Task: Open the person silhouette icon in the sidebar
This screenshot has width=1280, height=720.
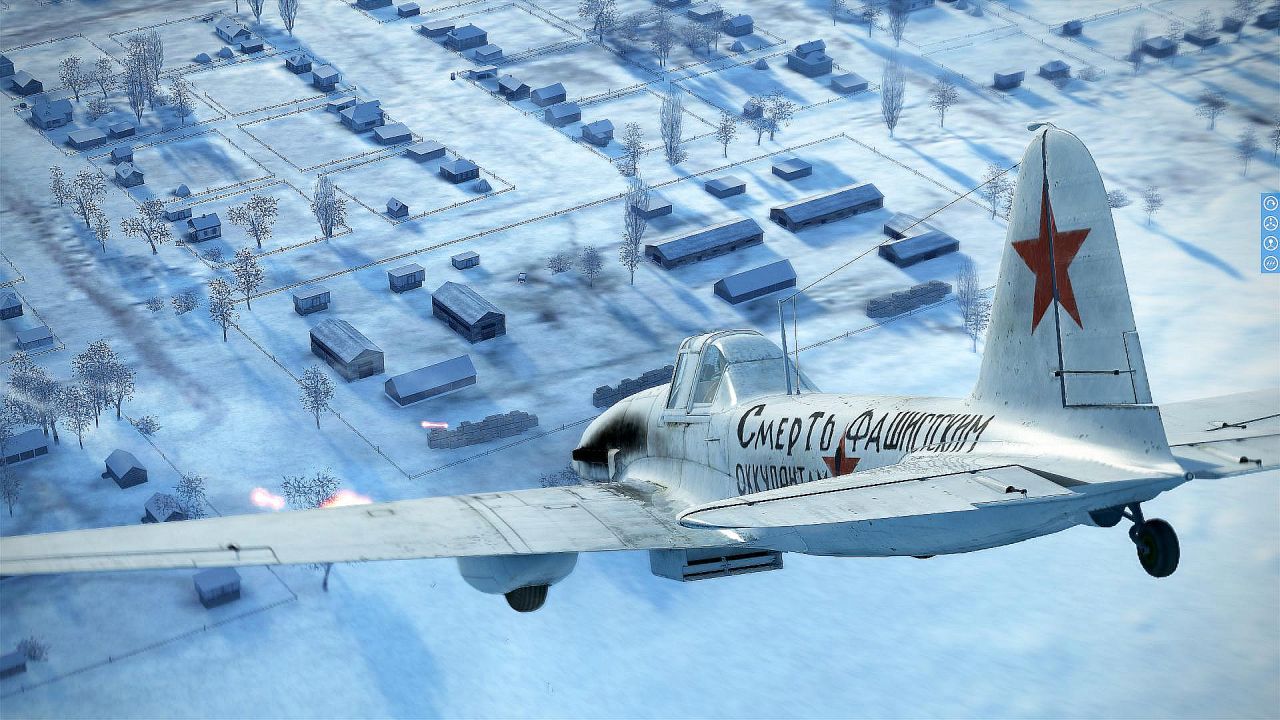Action: [1270, 243]
